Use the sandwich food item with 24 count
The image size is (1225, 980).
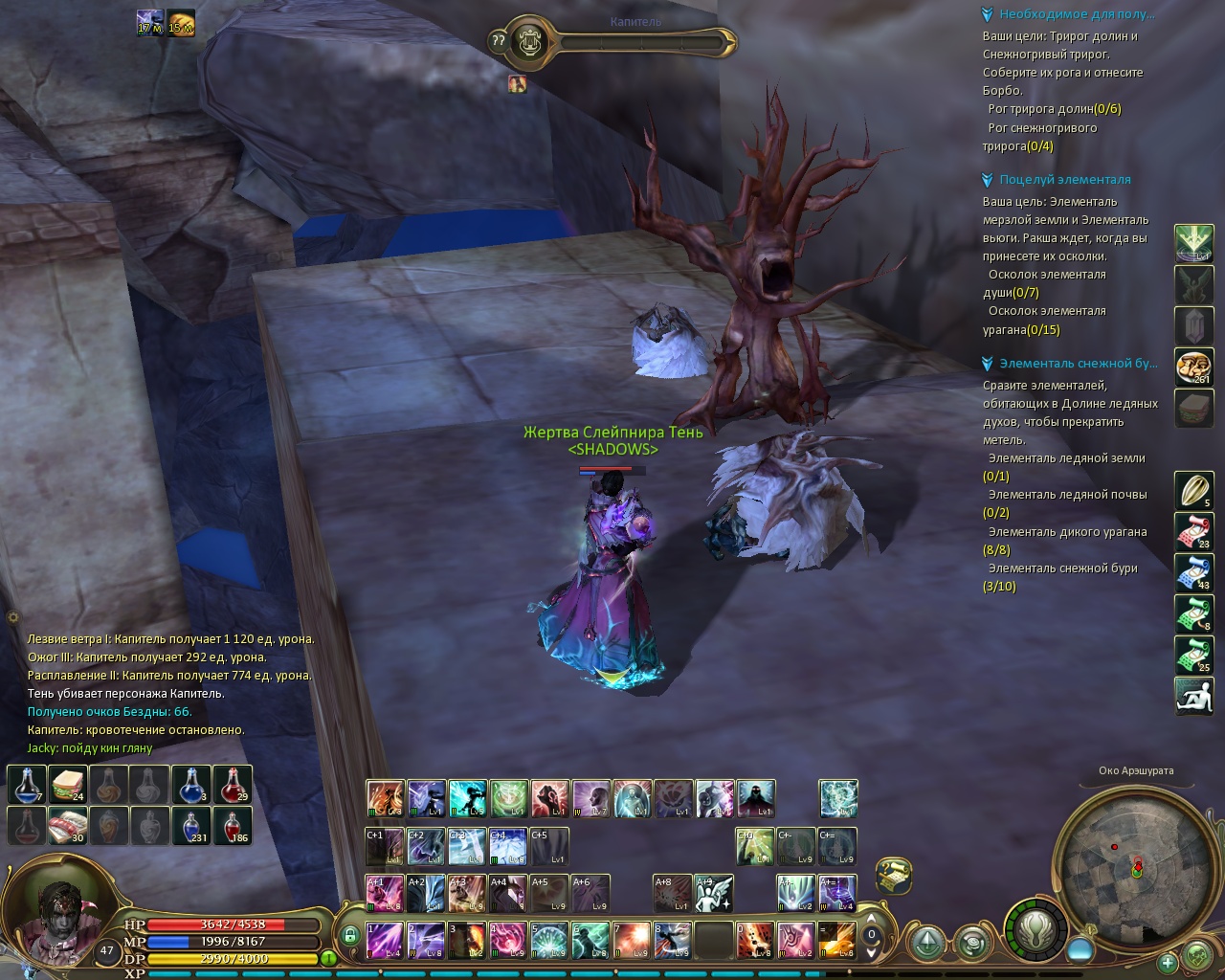click(69, 785)
